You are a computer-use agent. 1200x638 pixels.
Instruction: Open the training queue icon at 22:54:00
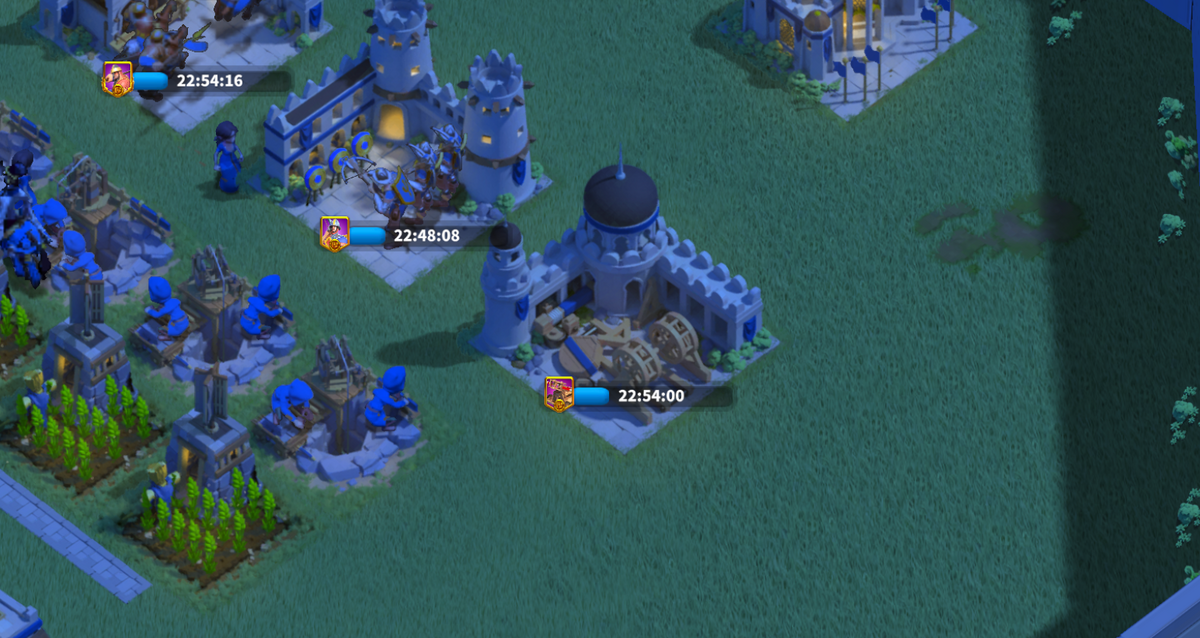coord(559,394)
